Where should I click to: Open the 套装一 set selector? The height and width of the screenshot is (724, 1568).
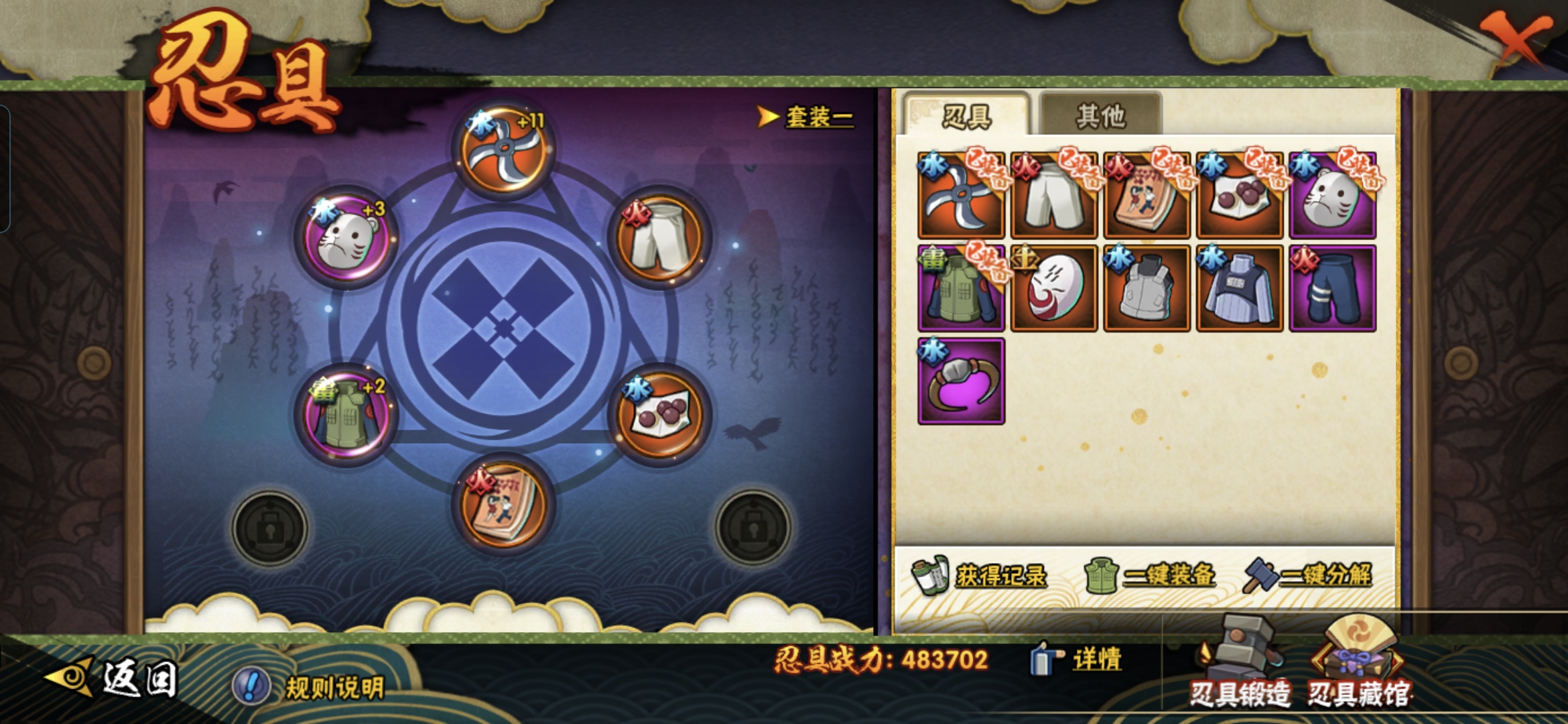tap(806, 117)
